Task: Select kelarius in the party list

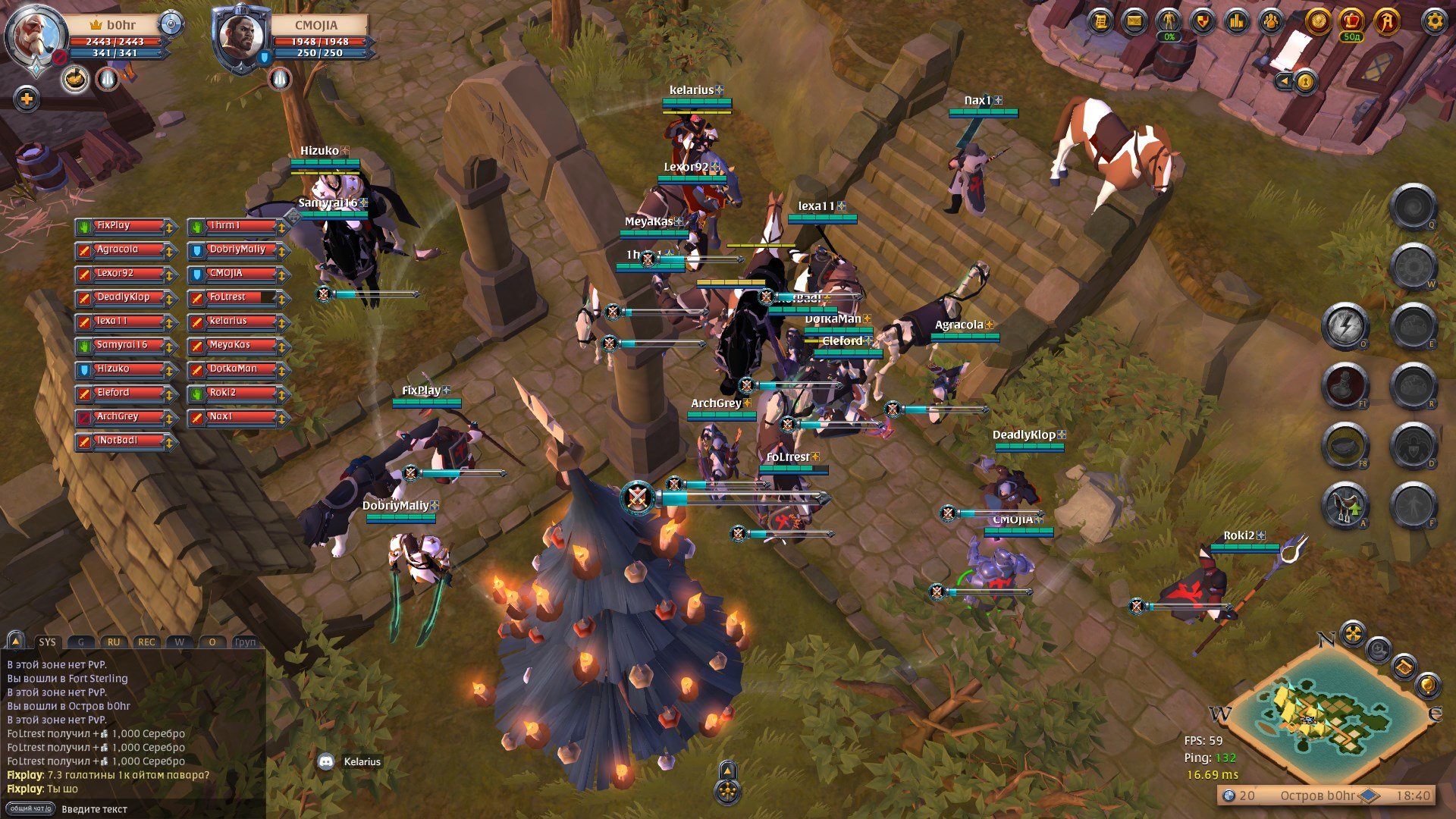Action: coord(239,322)
